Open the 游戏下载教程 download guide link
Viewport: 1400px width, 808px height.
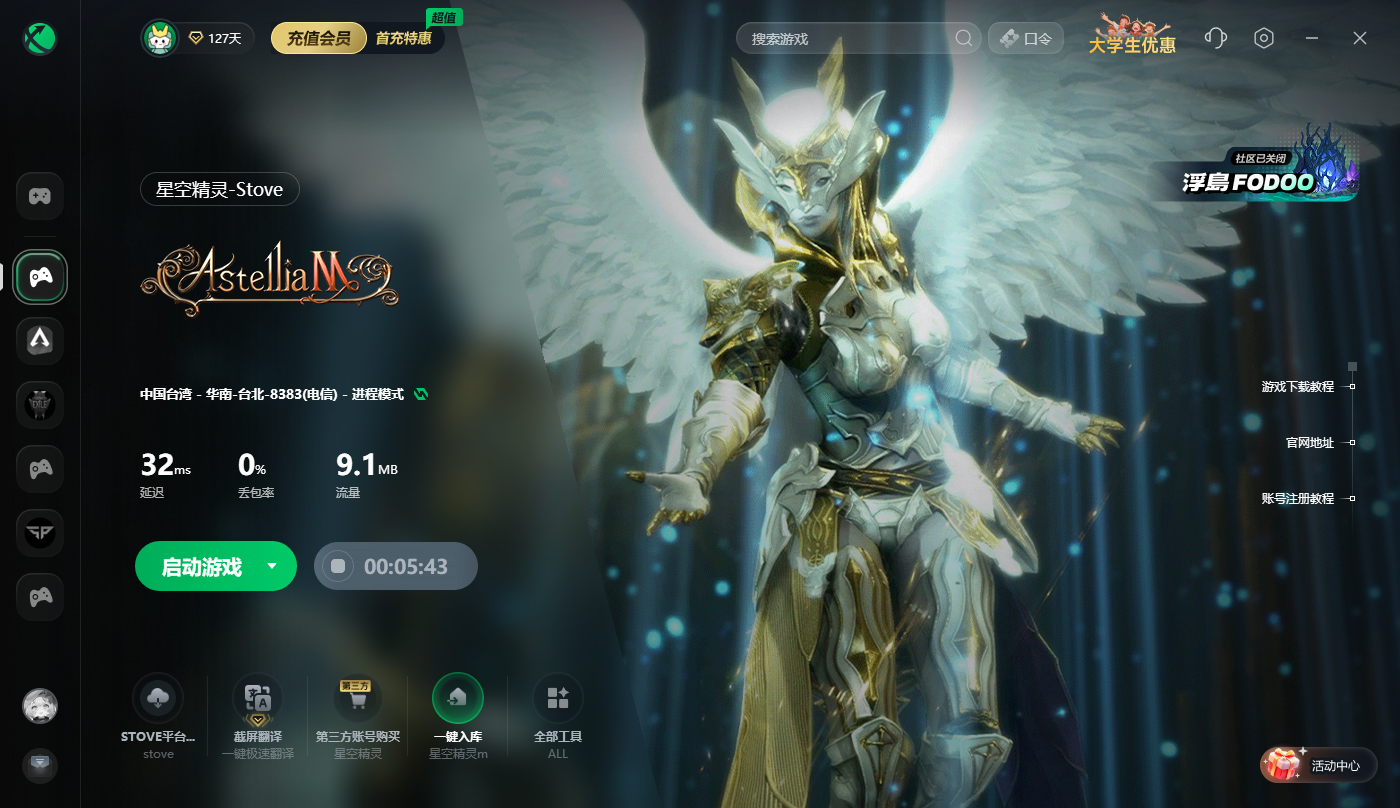[x=1298, y=387]
